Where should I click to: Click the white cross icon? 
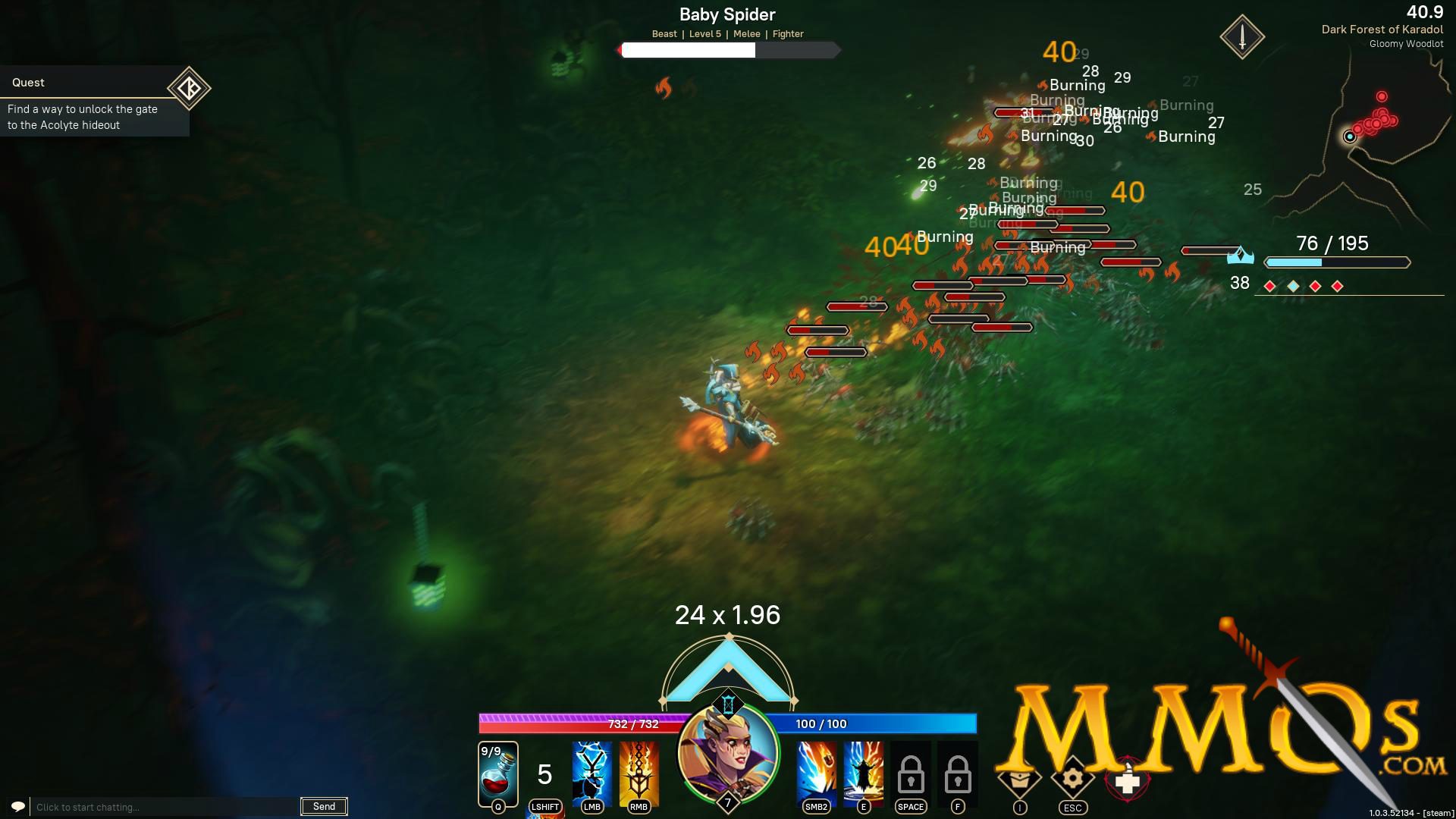(1128, 781)
